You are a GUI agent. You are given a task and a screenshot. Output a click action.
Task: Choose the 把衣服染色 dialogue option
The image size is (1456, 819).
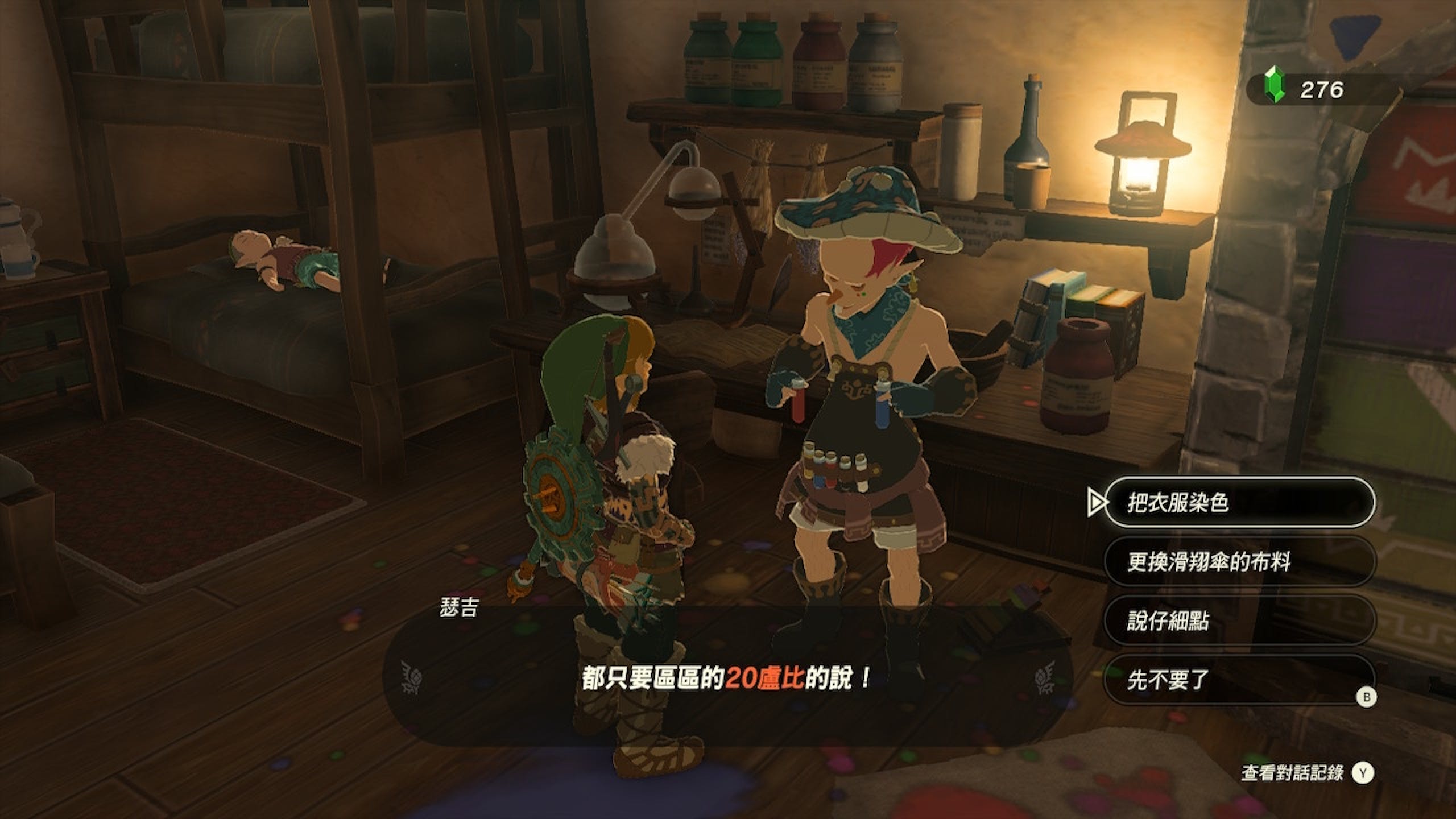[x=1239, y=502]
